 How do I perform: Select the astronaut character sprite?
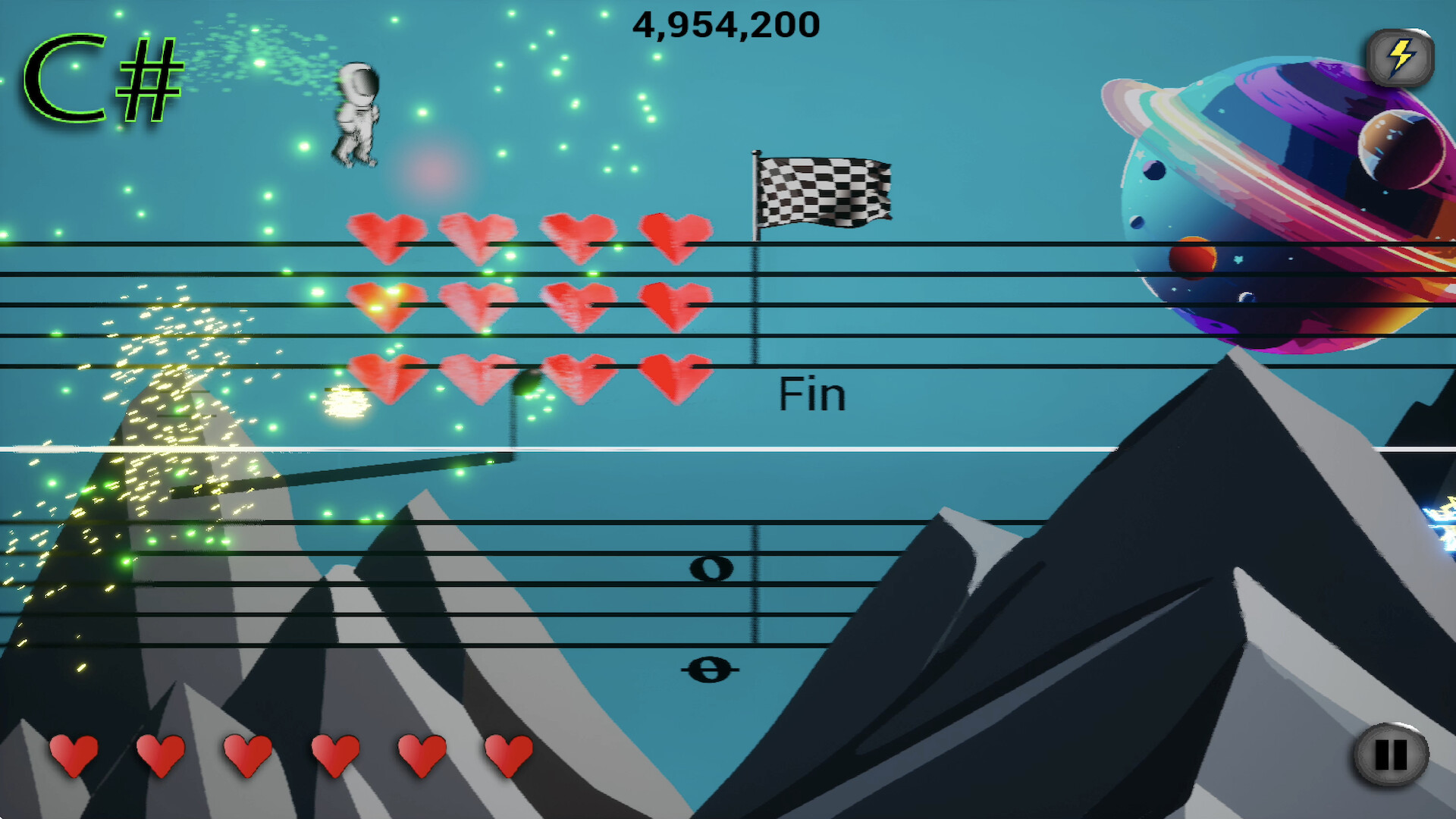click(356, 114)
